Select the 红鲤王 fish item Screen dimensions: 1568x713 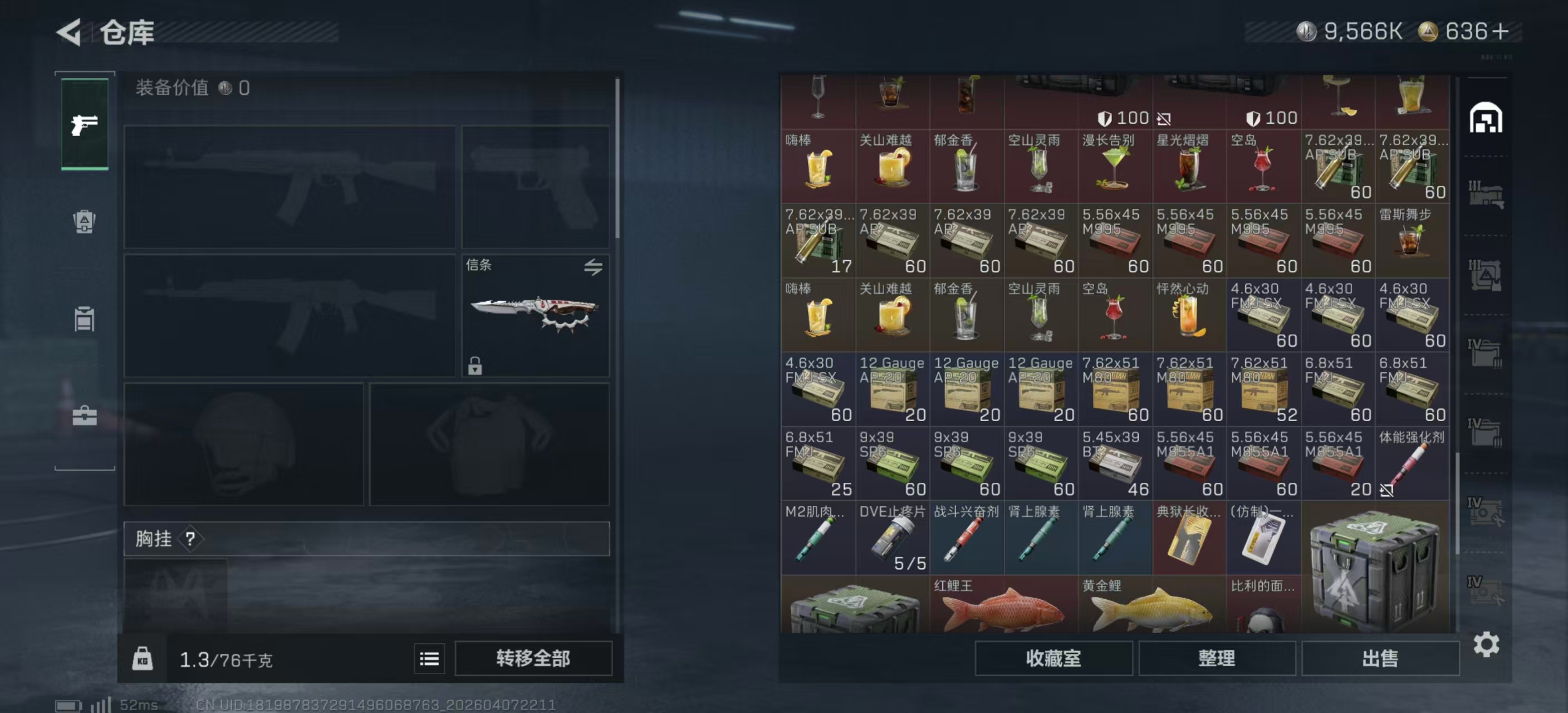[x=1003, y=605]
